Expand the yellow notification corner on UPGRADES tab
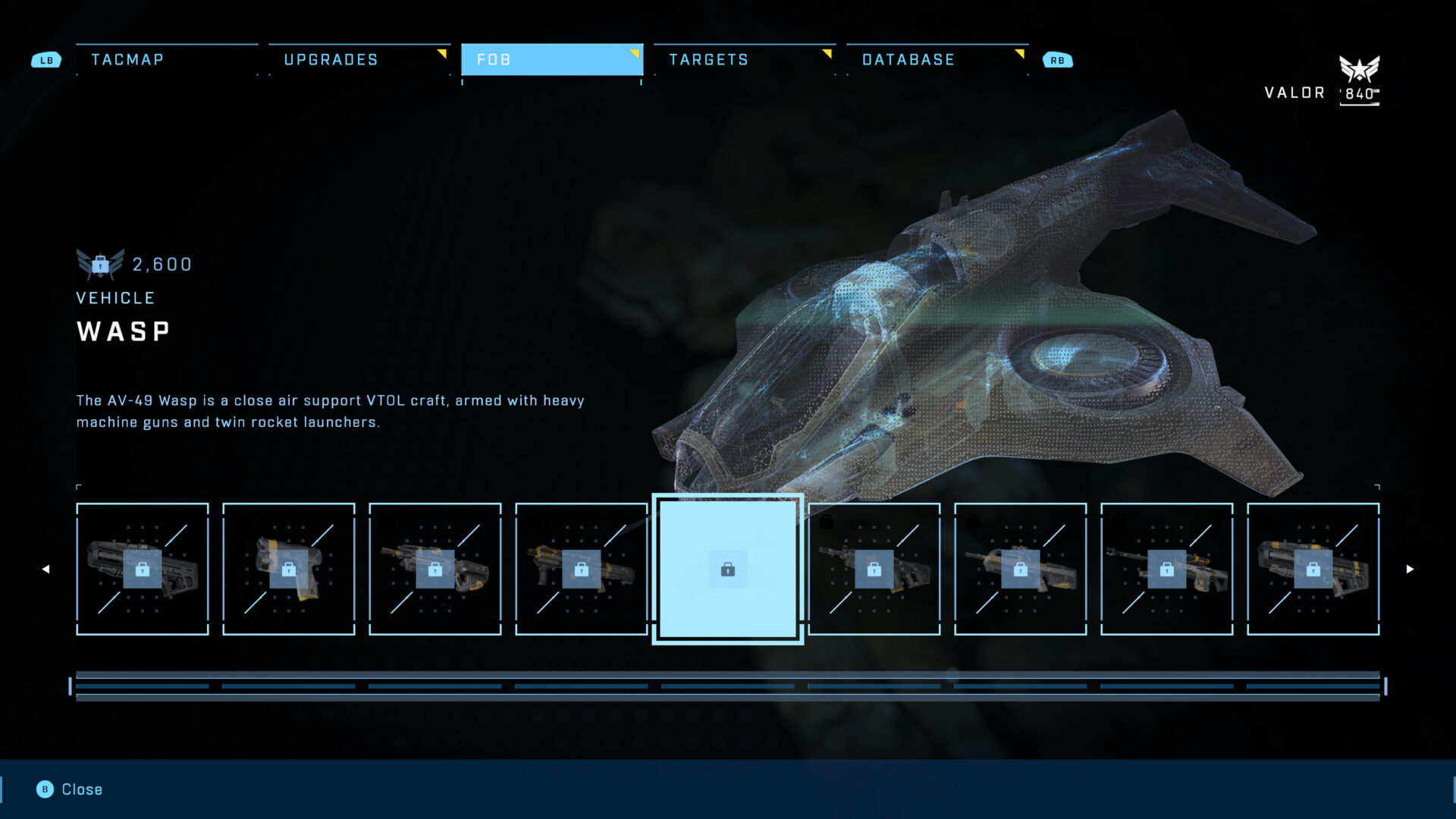The image size is (1456, 819). click(442, 54)
